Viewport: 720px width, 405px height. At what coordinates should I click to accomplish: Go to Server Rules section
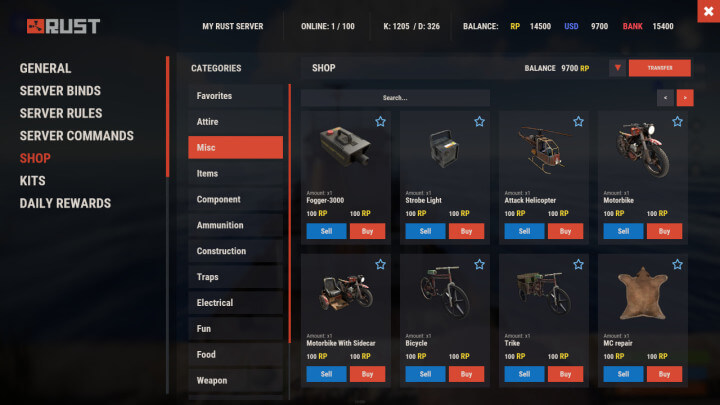click(x=61, y=113)
